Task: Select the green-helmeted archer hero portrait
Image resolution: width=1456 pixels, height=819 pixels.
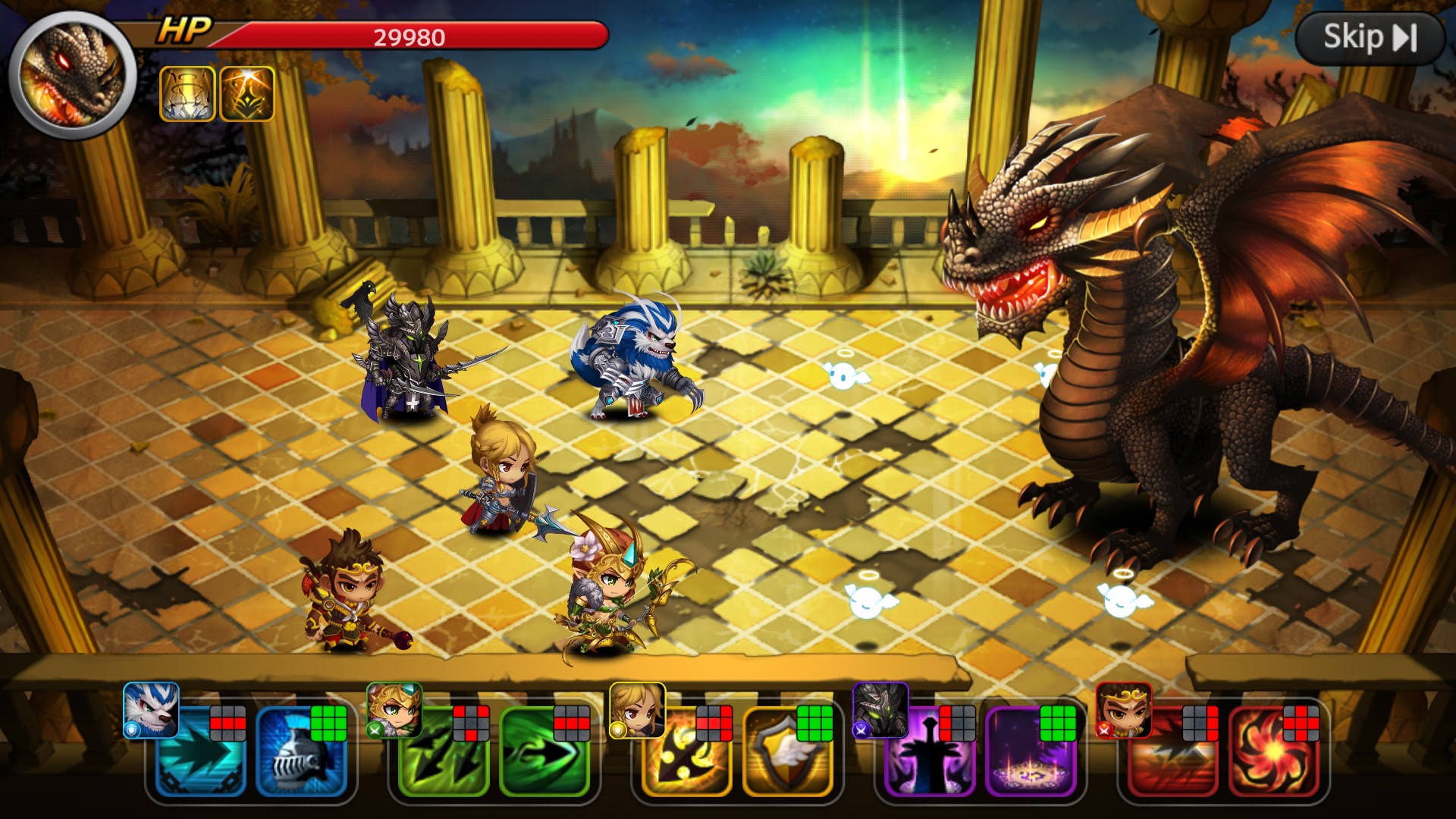Action: pos(394,710)
